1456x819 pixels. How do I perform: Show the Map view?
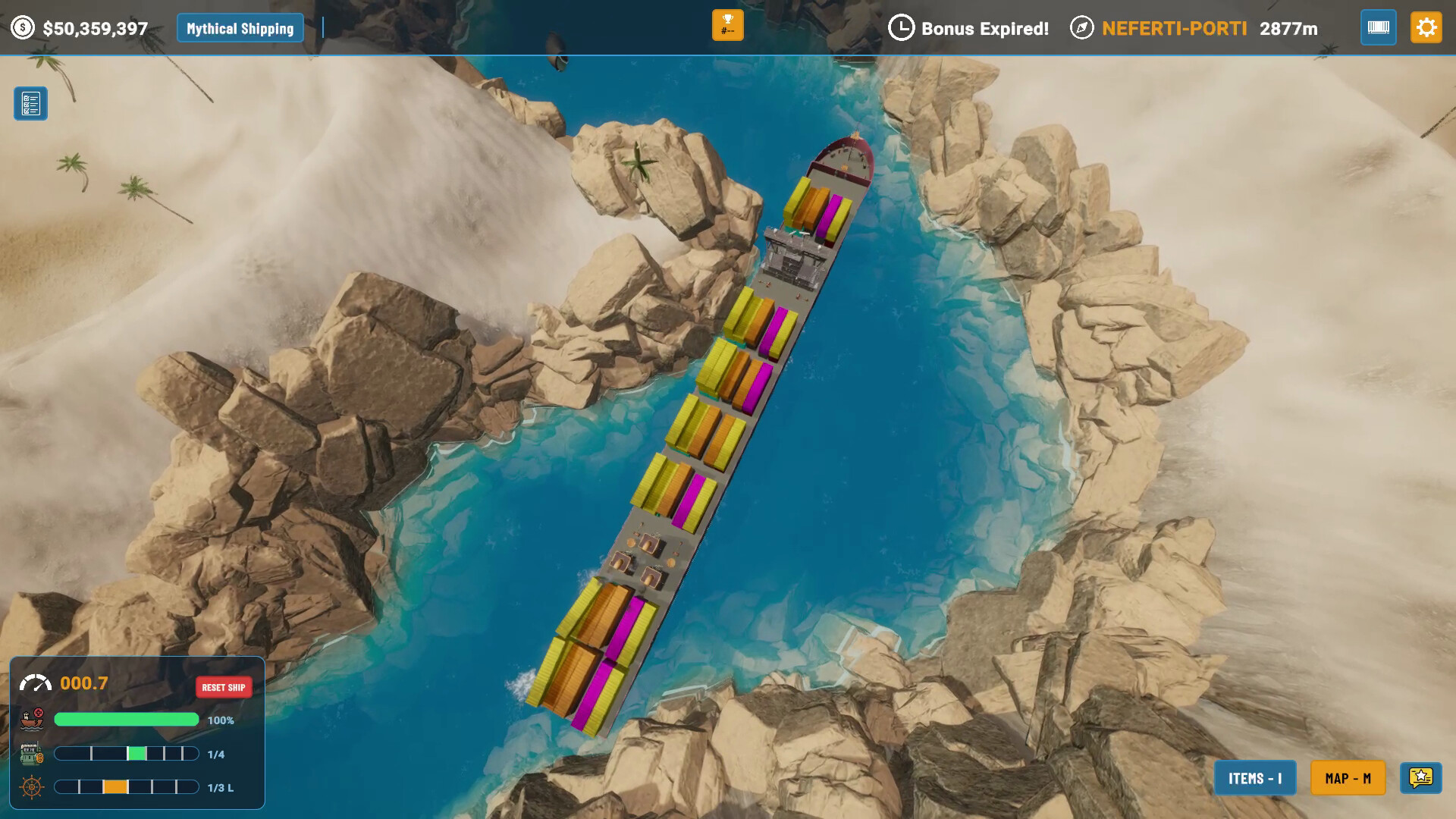pos(1348,778)
